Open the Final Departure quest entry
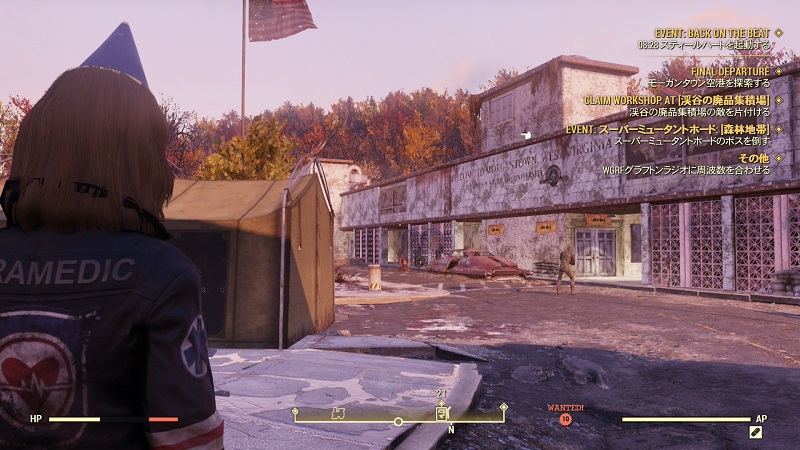Viewport: 800px width, 450px height. [730, 72]
